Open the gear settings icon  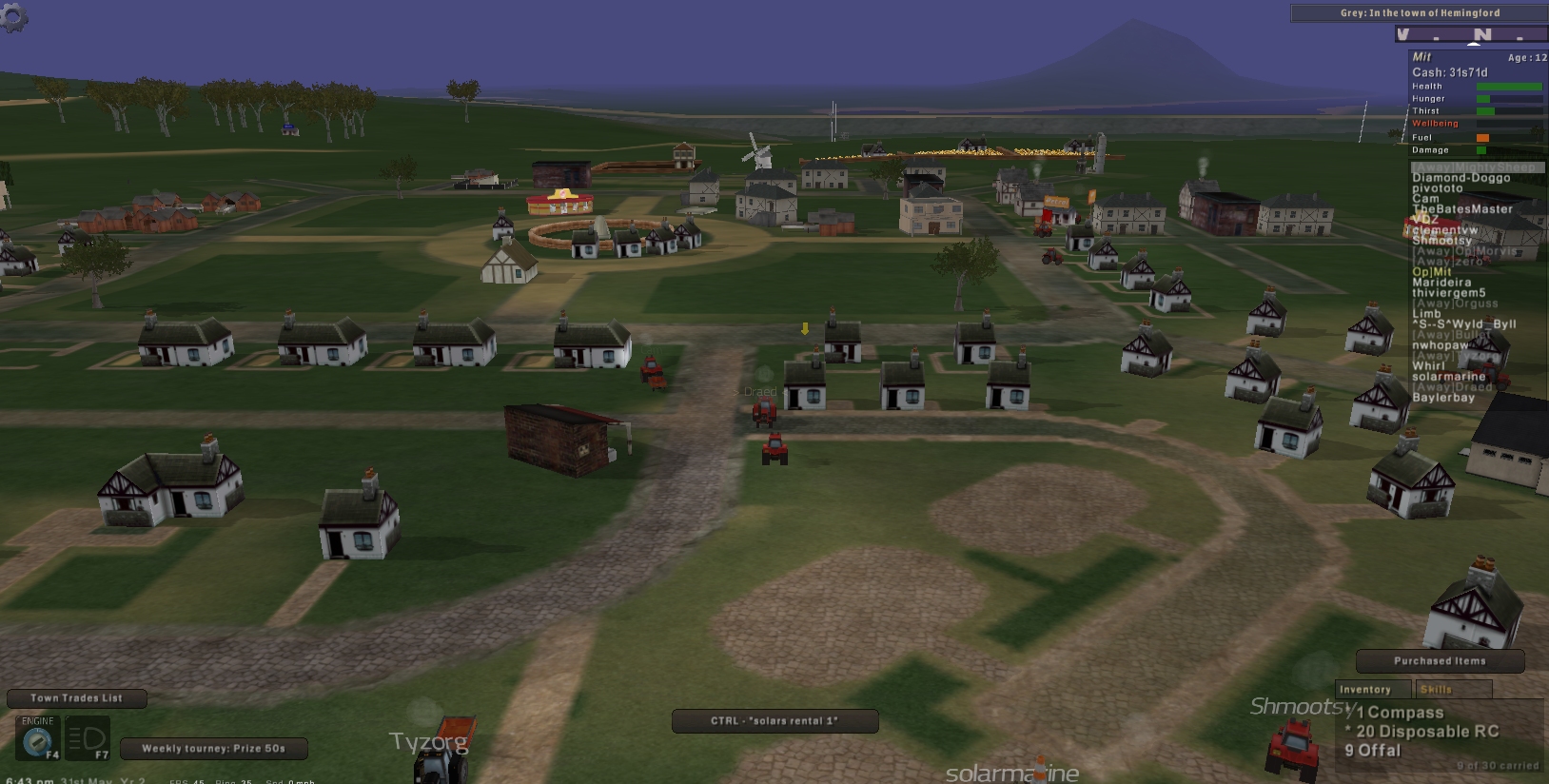click(13, 15)
